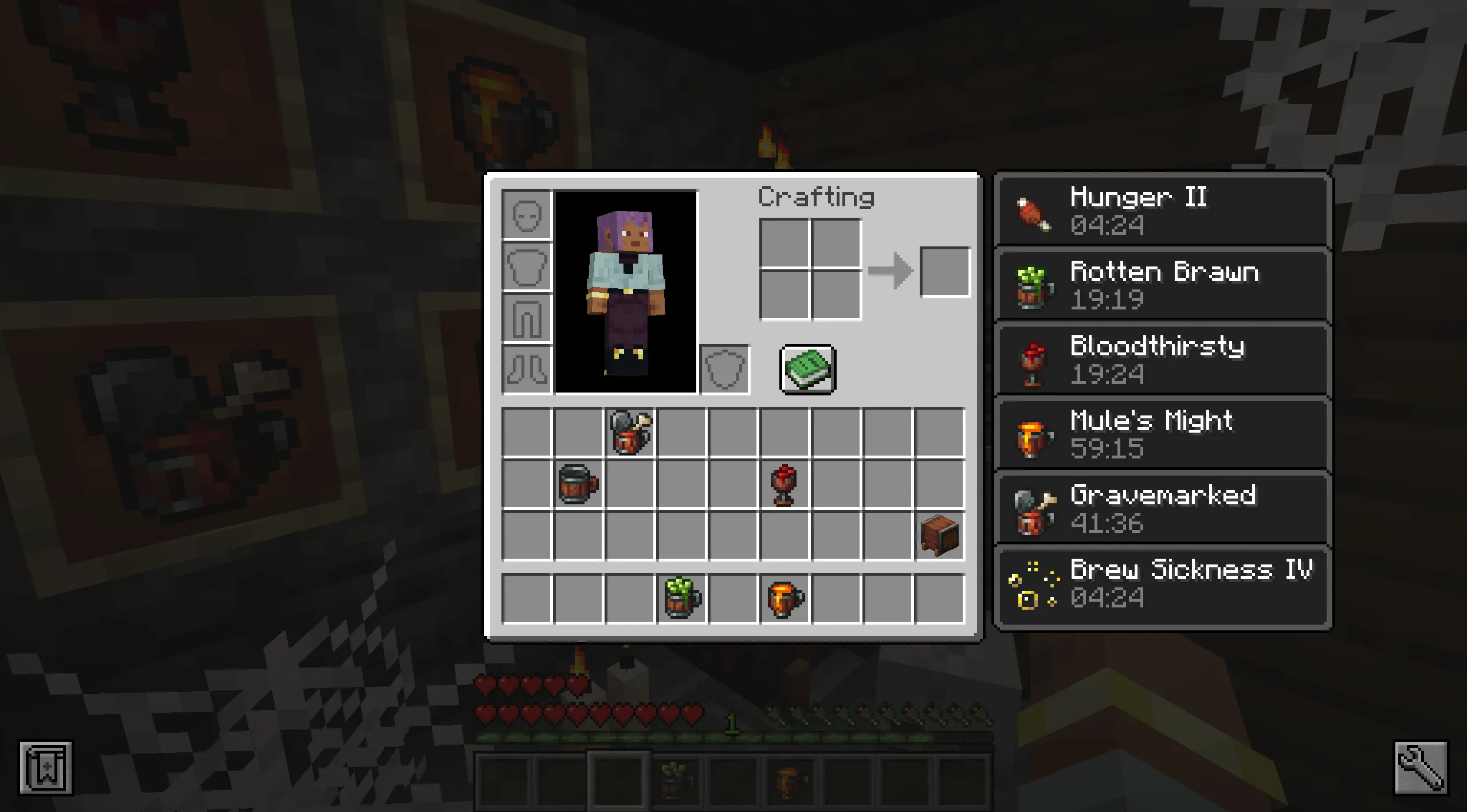1467x812 pixels.
Task: Select the Bloodthirsty goblet in the inventory
Action: 783,484
